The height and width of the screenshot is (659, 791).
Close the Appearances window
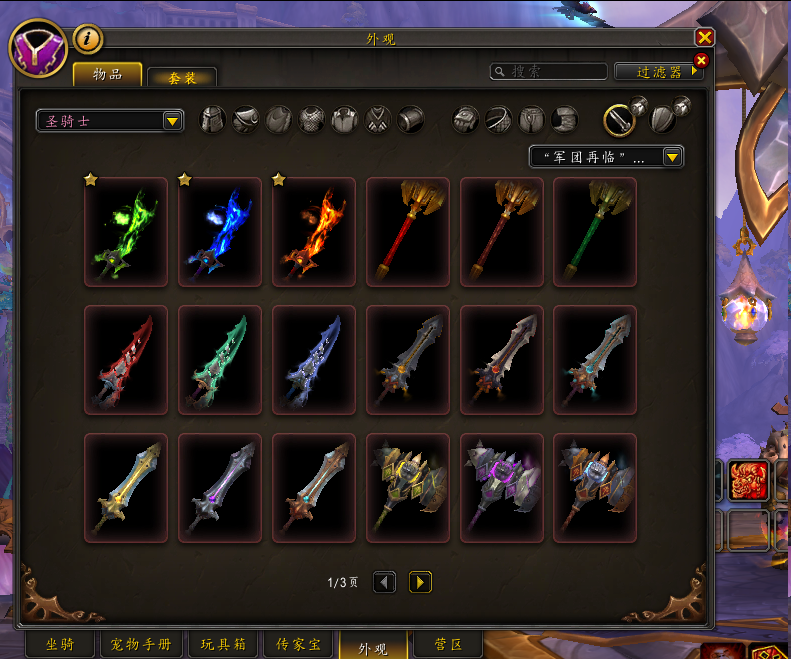tap(705, 38)
